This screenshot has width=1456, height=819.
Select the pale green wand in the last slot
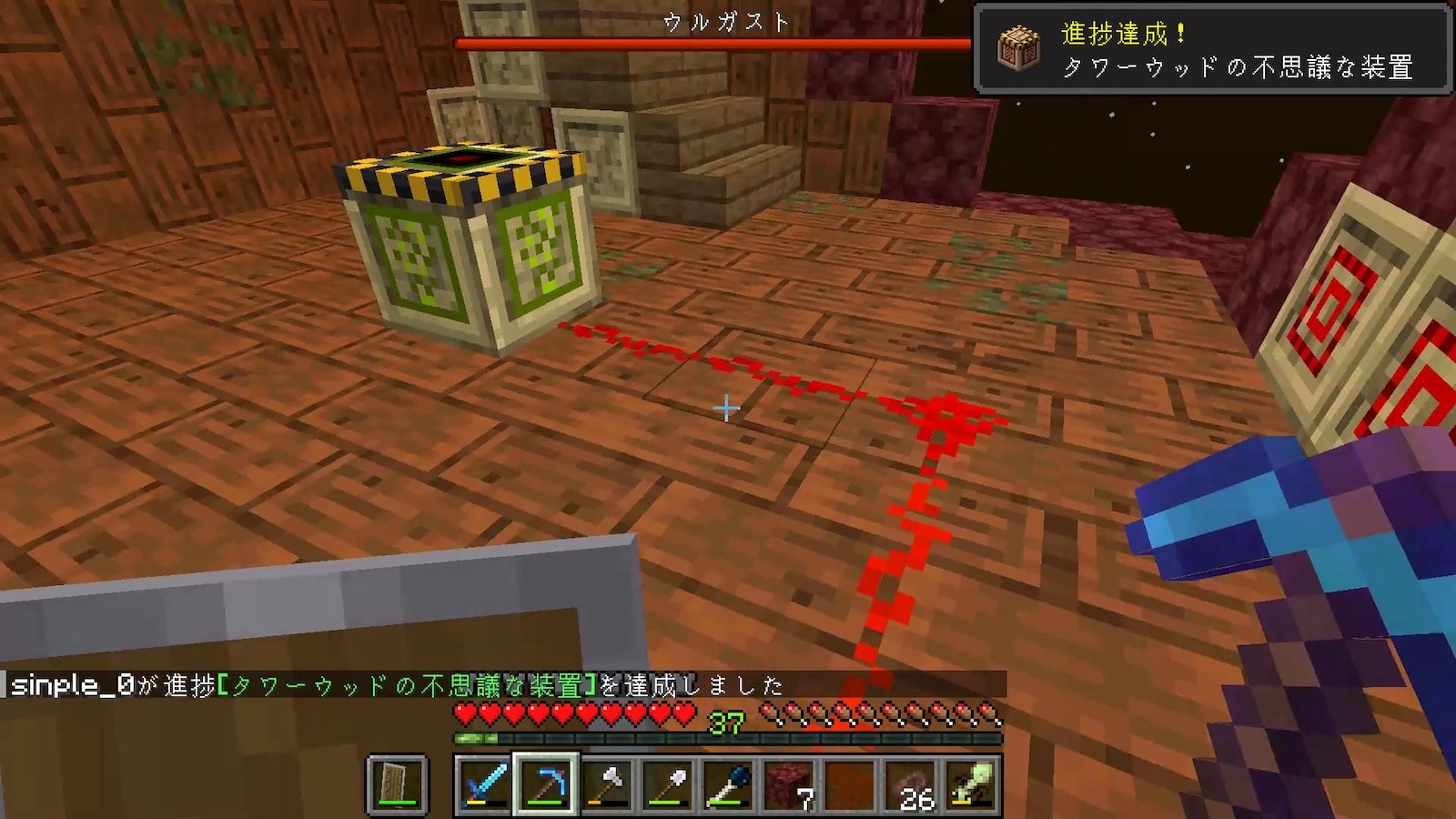(971, 784)
